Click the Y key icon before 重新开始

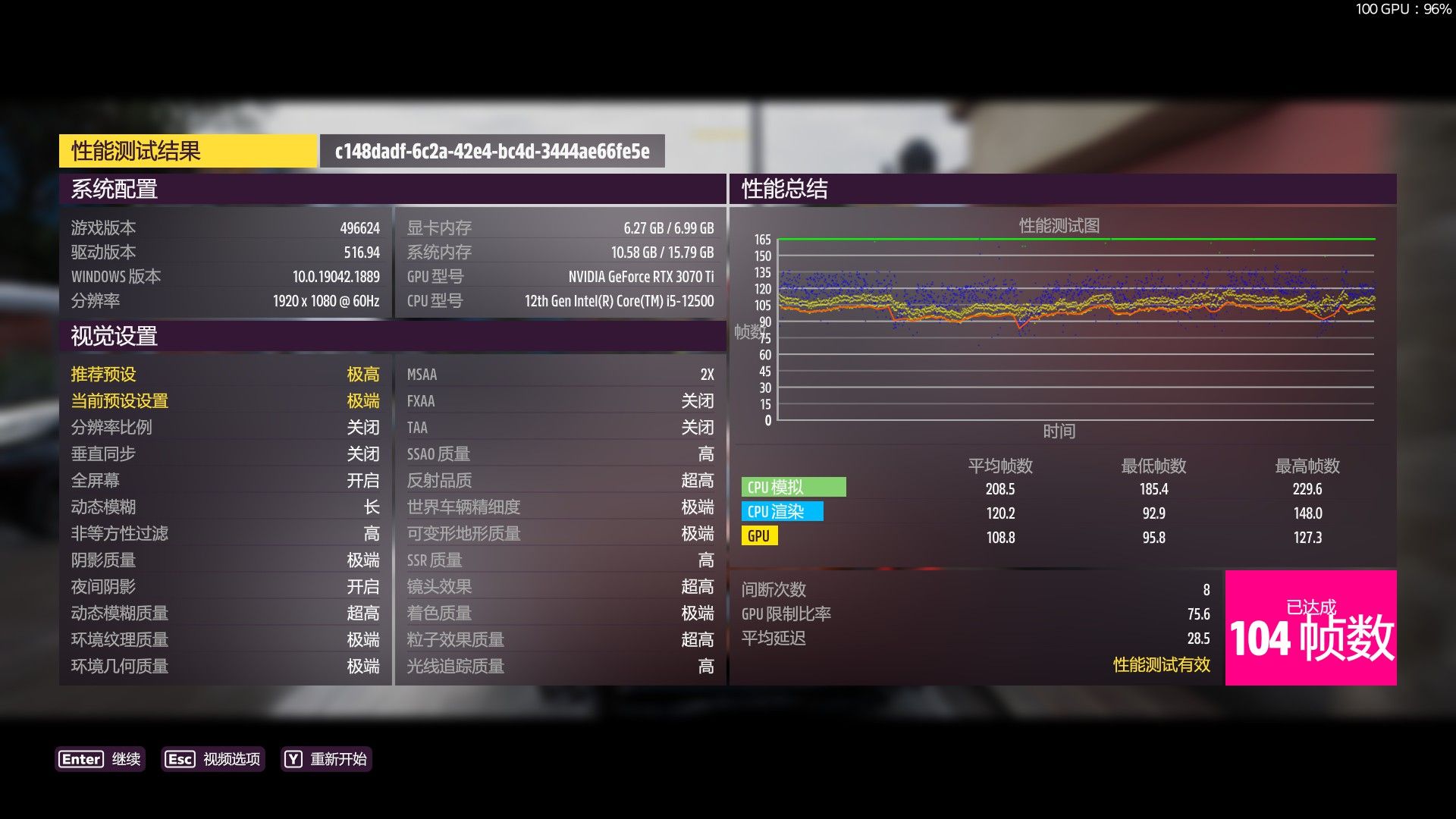292,759
